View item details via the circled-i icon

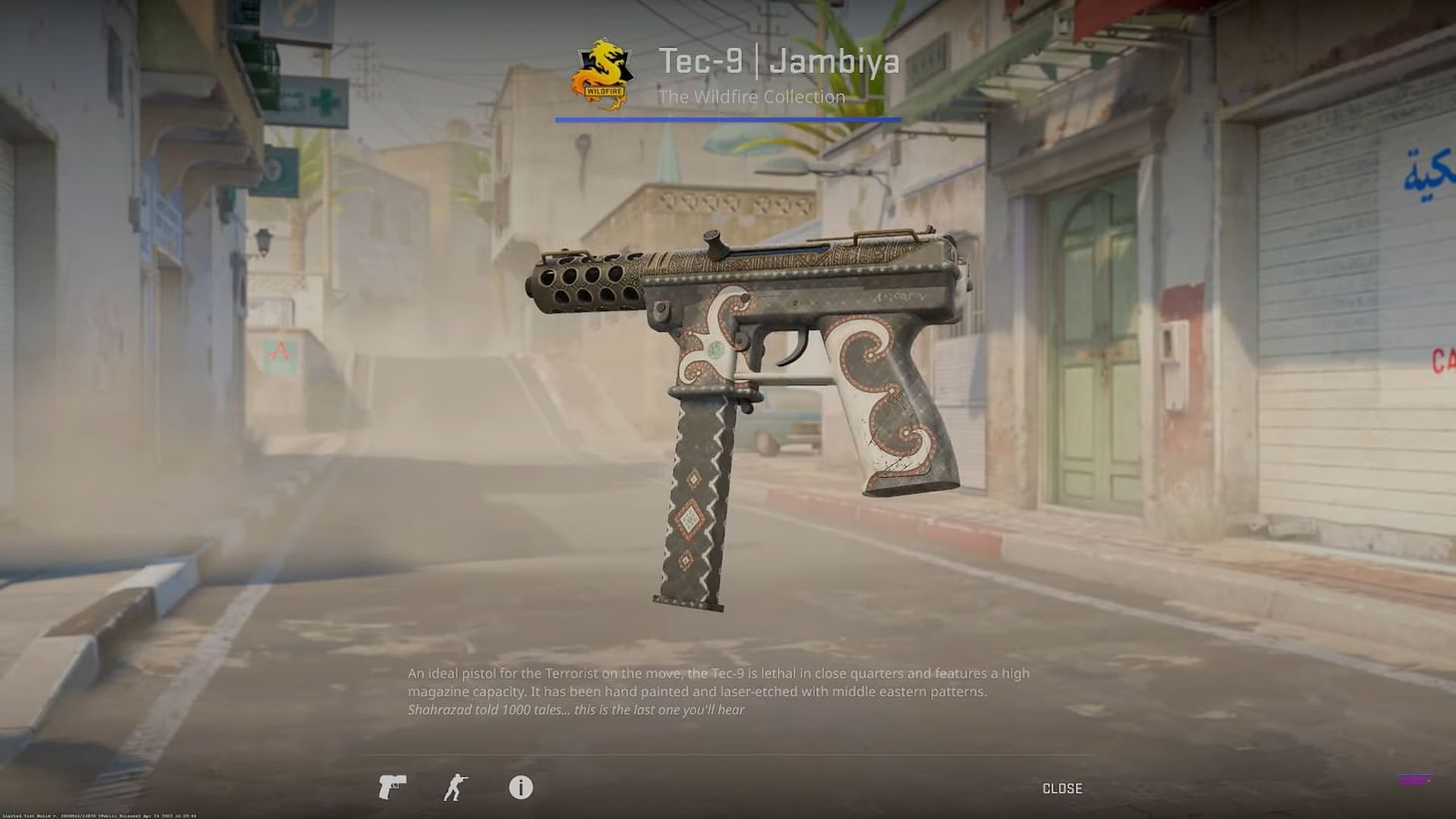[520, 787]
